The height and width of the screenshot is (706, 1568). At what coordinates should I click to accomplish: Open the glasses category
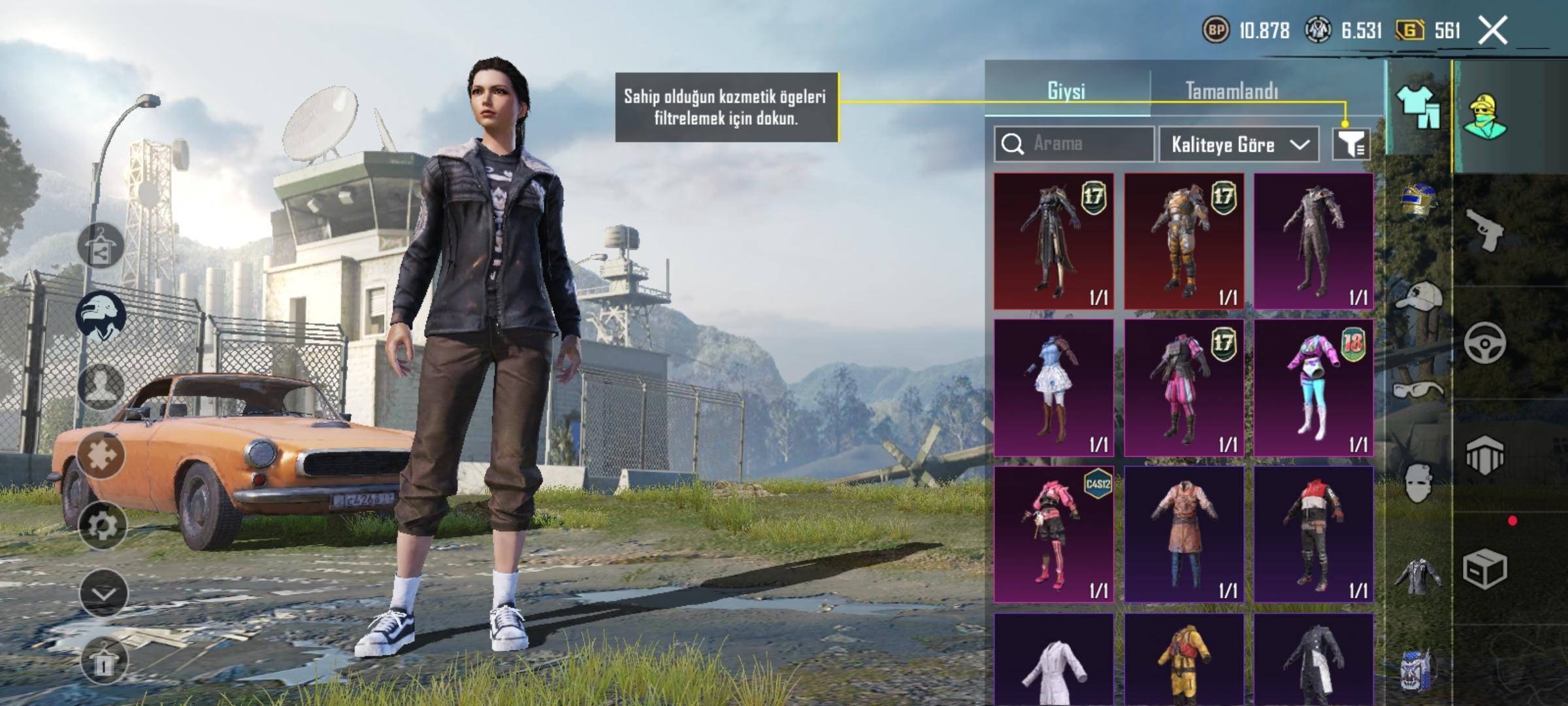point(1418,390)
